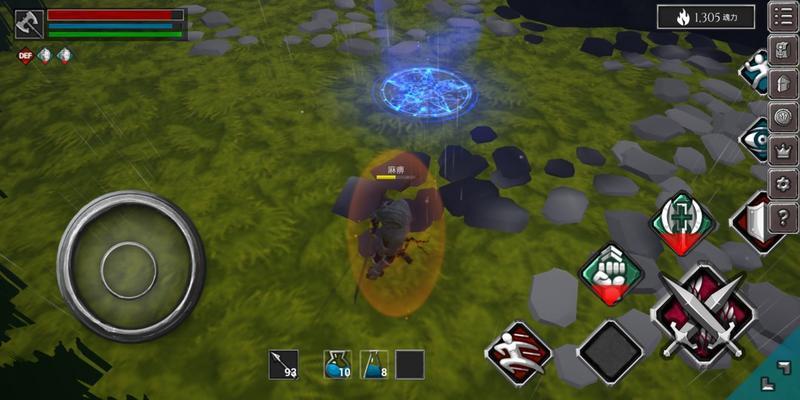
Task: Activate the dash runner skill
Action: pos(520,350)
